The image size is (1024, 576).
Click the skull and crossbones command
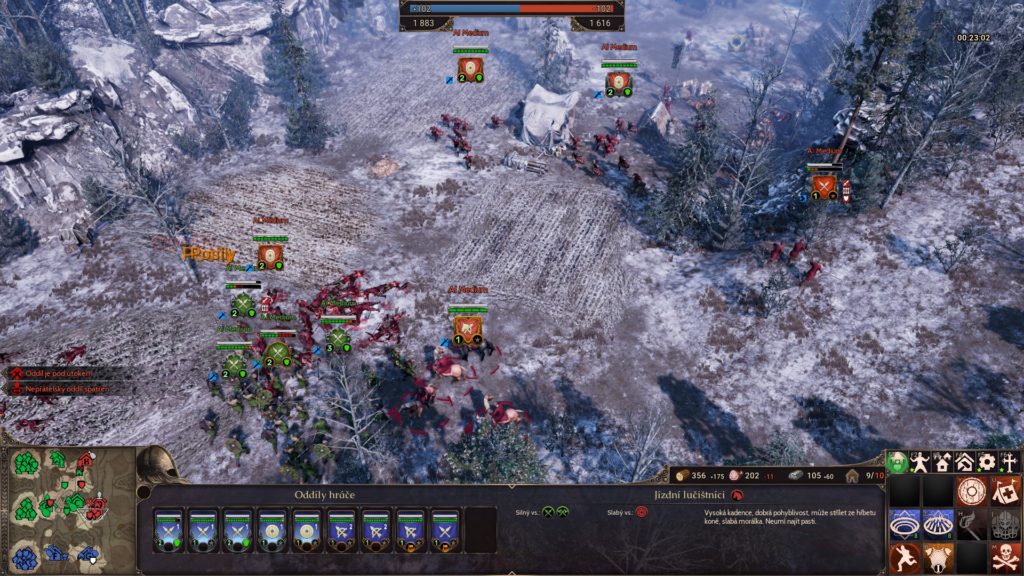pyautogui.click(x=1004, y=557)
